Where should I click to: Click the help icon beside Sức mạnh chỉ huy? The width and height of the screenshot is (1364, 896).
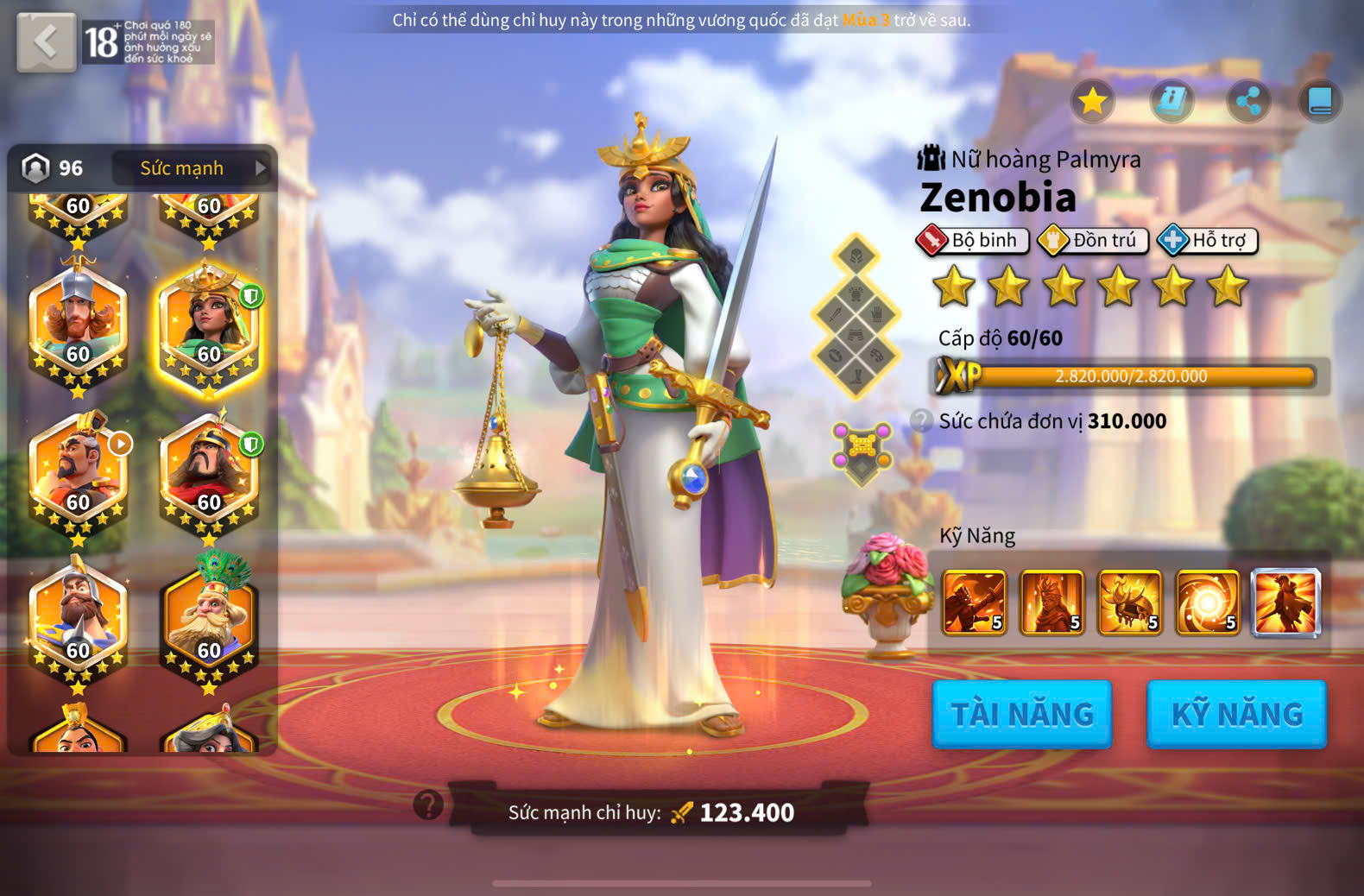tap(428, 805)
